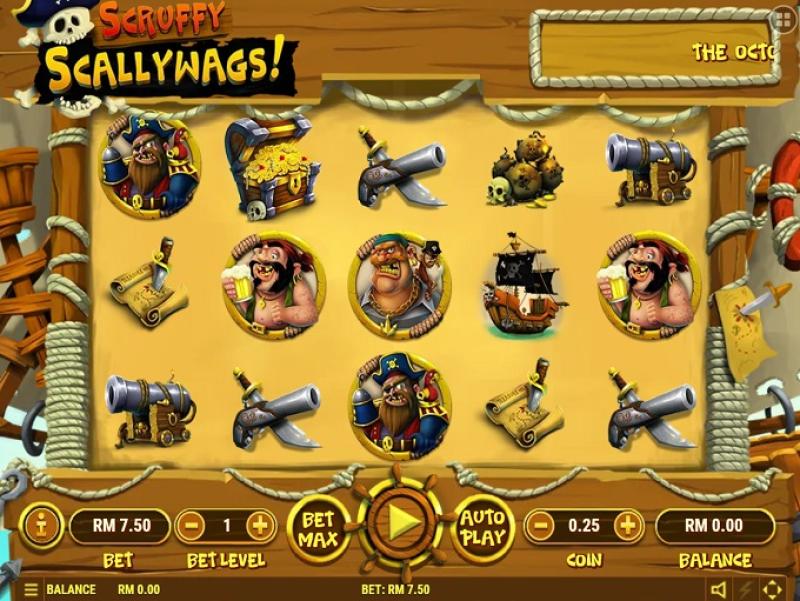Switch to fullscreen with the arrows icon

pos(773,589)
